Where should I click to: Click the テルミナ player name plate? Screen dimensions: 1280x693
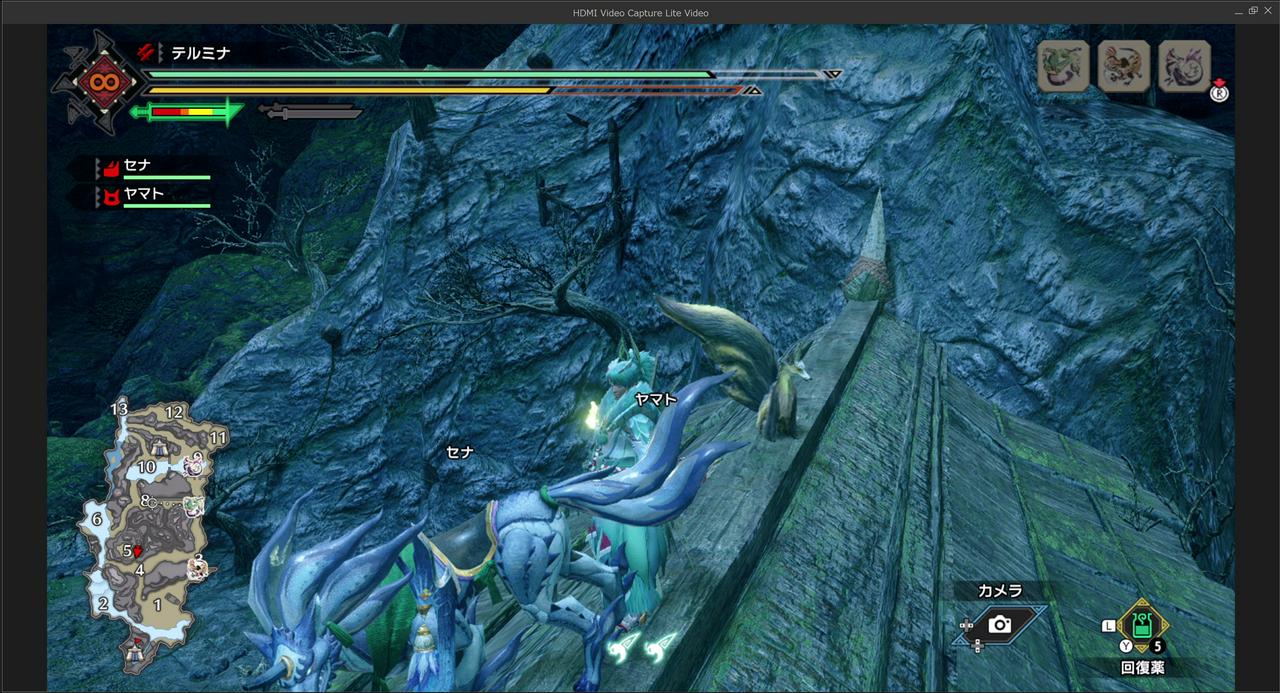point(200,53)
